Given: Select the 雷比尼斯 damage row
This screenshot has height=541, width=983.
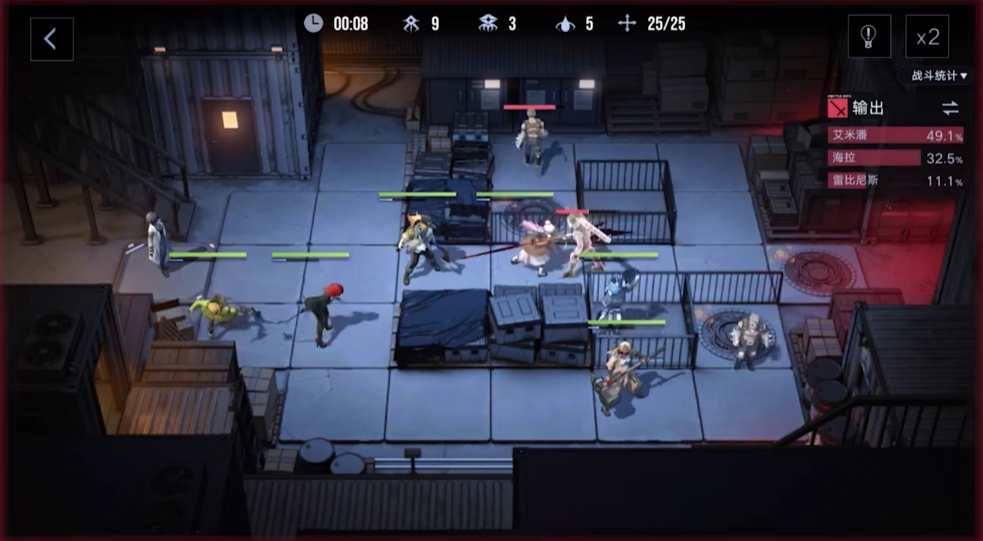Looking at the screenshot, I should [895, 181].
